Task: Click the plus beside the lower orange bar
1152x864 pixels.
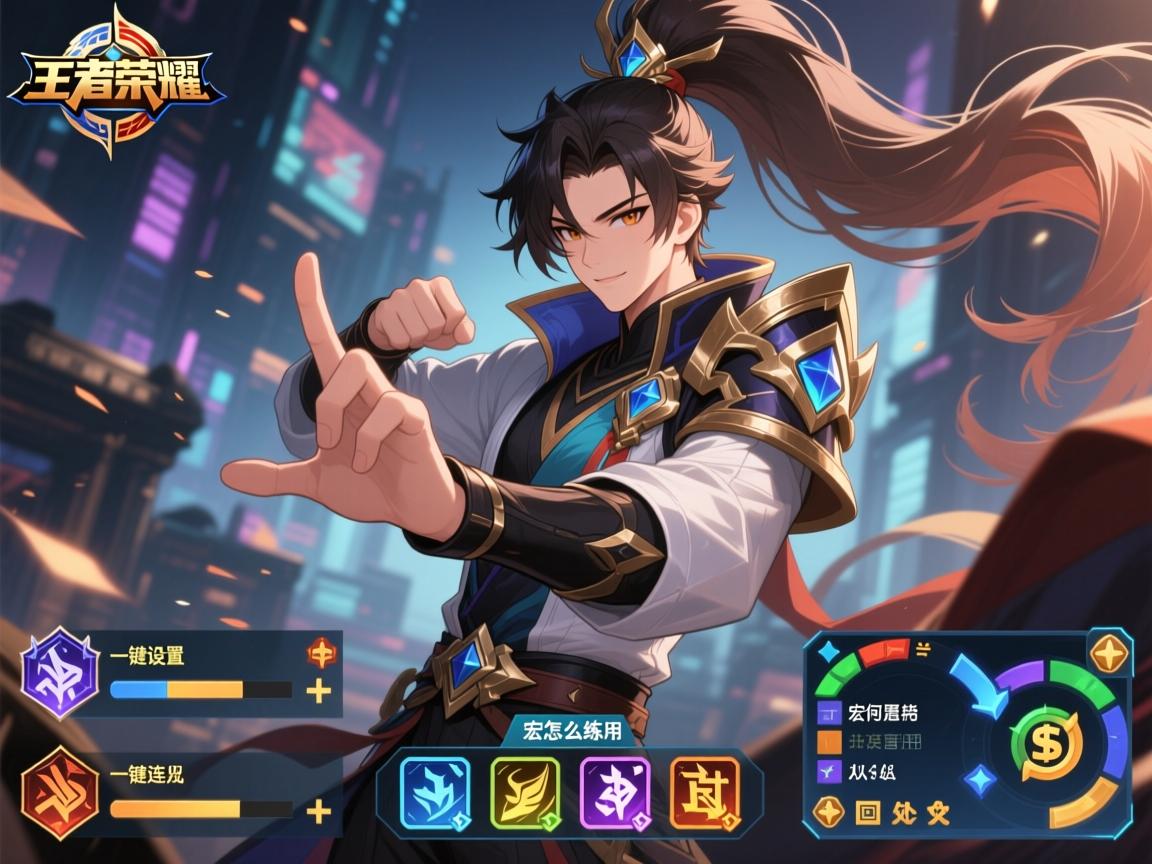Action: coord(318,810)
